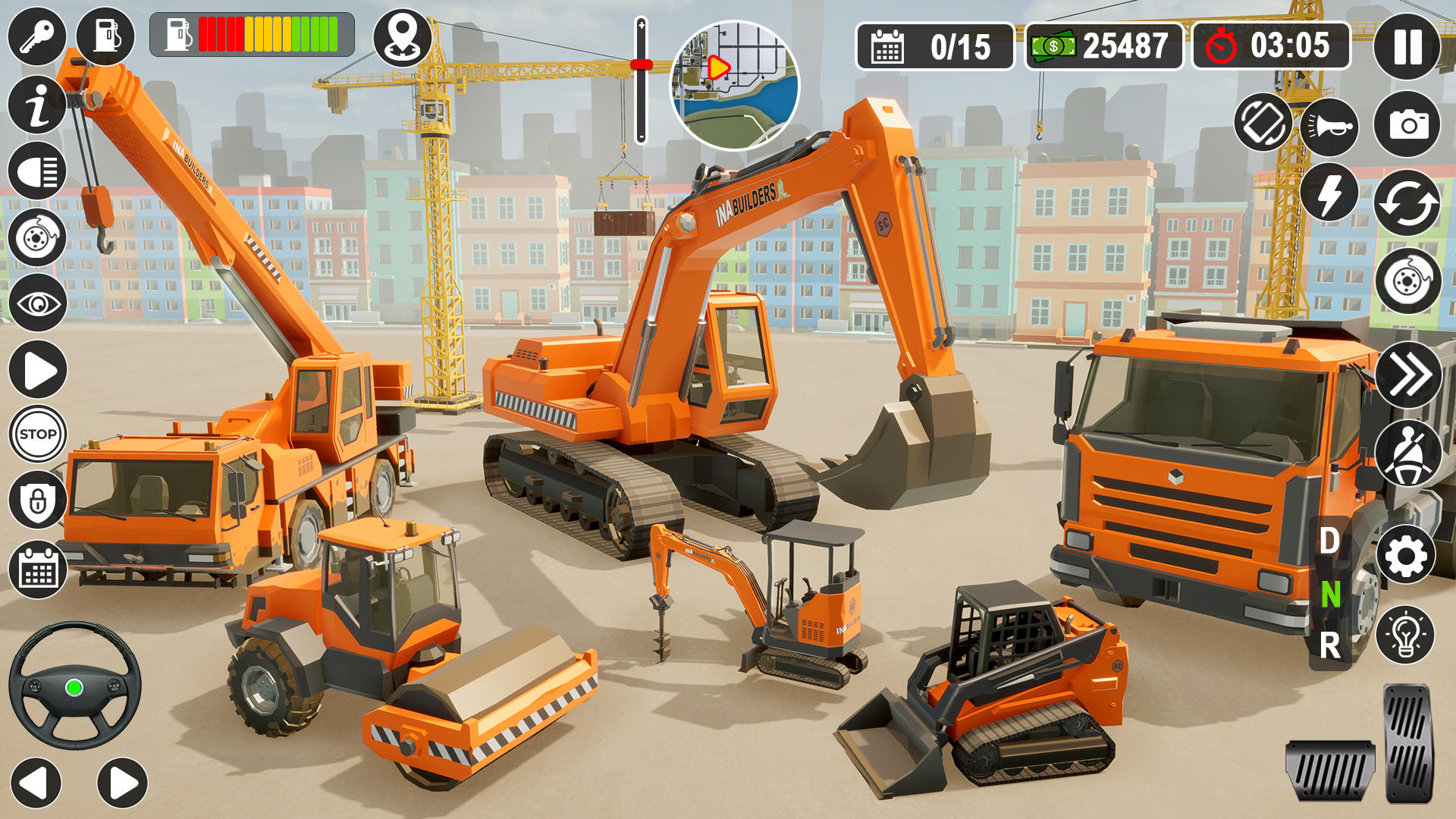
Task: Adjust the camera zoom slider
Action: point(642,63)
